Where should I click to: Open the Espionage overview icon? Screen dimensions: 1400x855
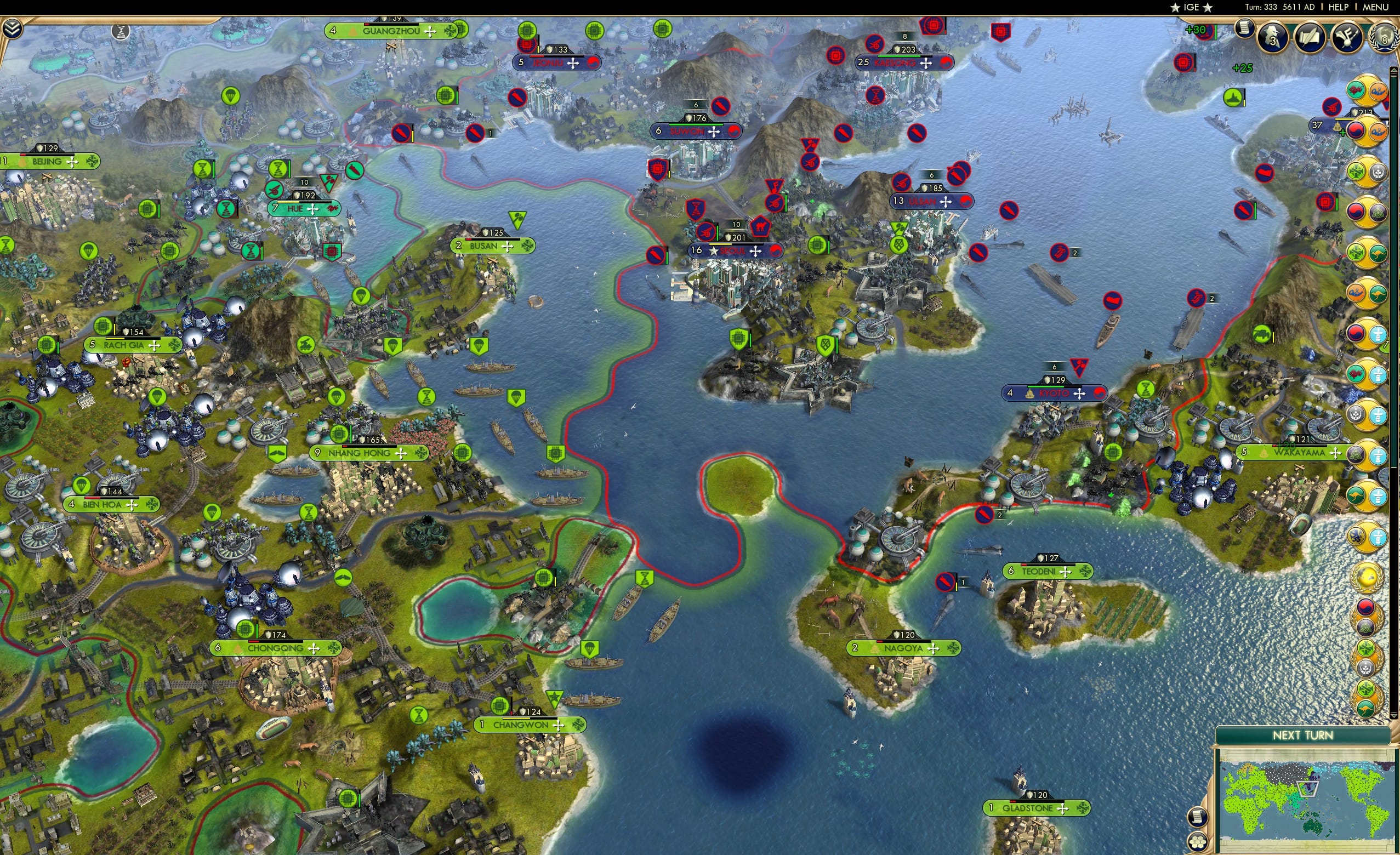pos(1273,38)
